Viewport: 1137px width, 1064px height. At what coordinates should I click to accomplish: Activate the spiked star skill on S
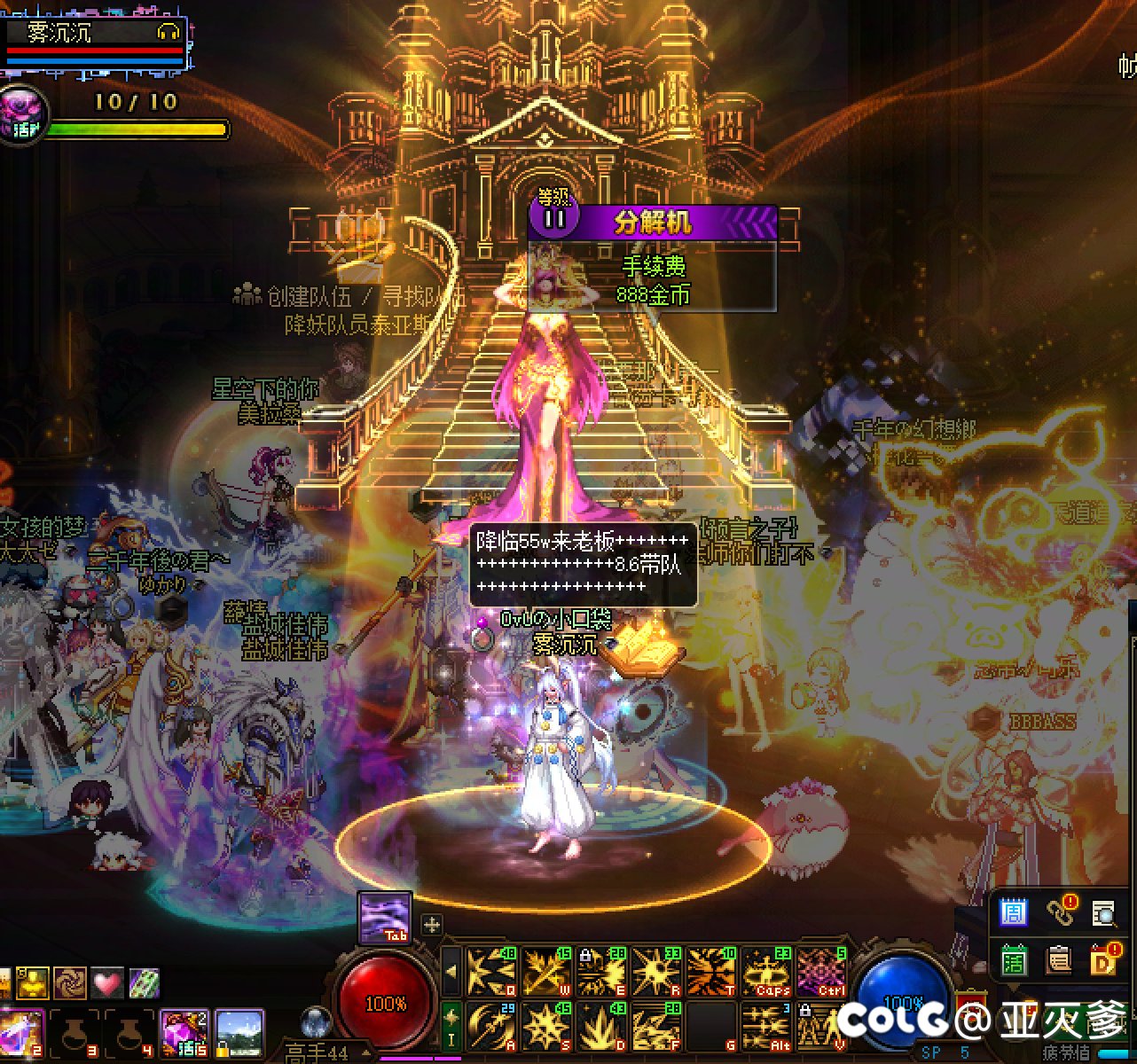tap(545, 1026)
